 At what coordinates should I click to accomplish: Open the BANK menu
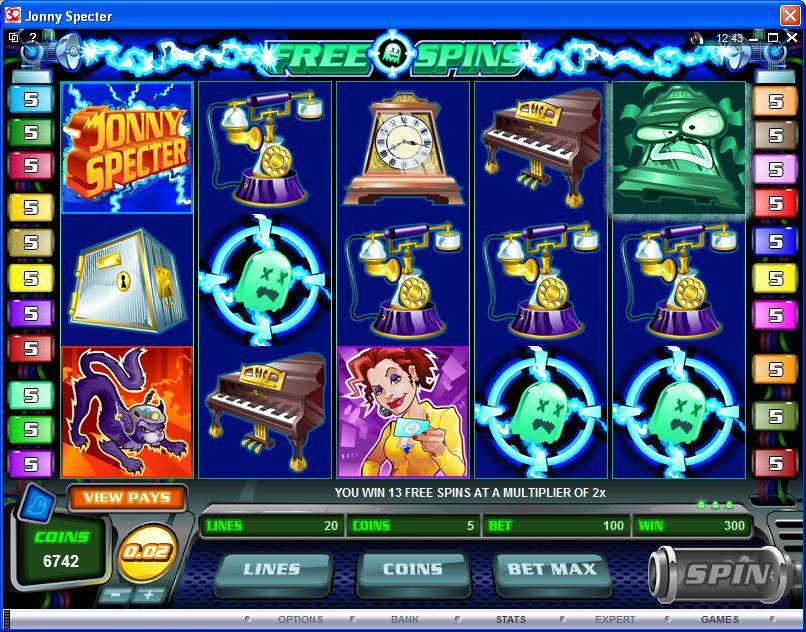point(405,620)
